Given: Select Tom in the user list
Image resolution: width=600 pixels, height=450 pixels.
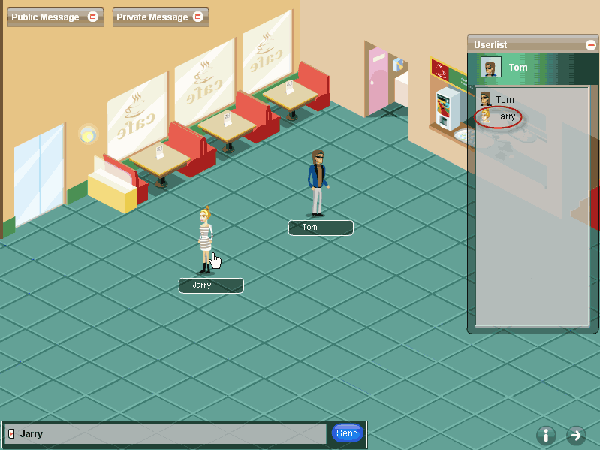Looking at the screenshot, I should [504, 99].
